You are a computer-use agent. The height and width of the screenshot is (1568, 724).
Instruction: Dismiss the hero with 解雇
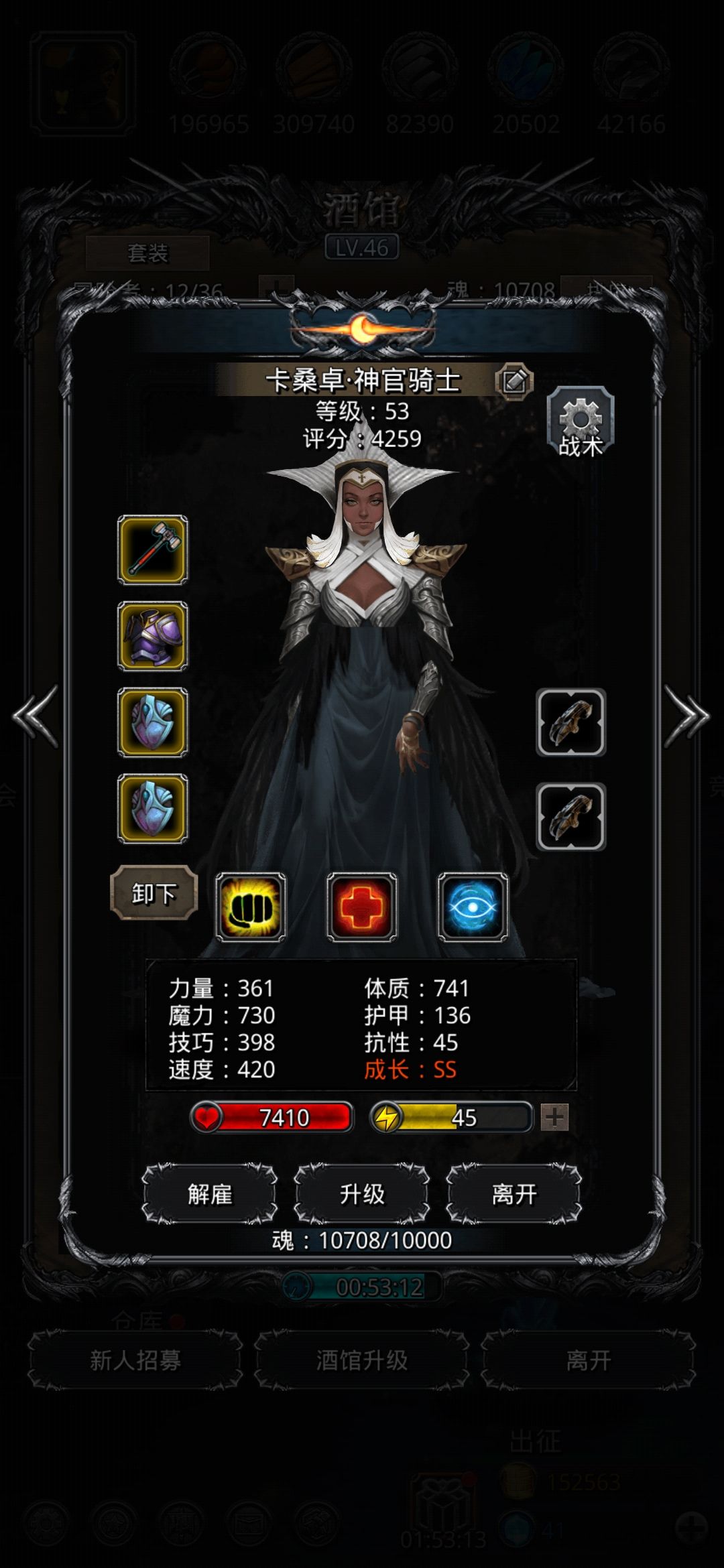pos(210,1193)
